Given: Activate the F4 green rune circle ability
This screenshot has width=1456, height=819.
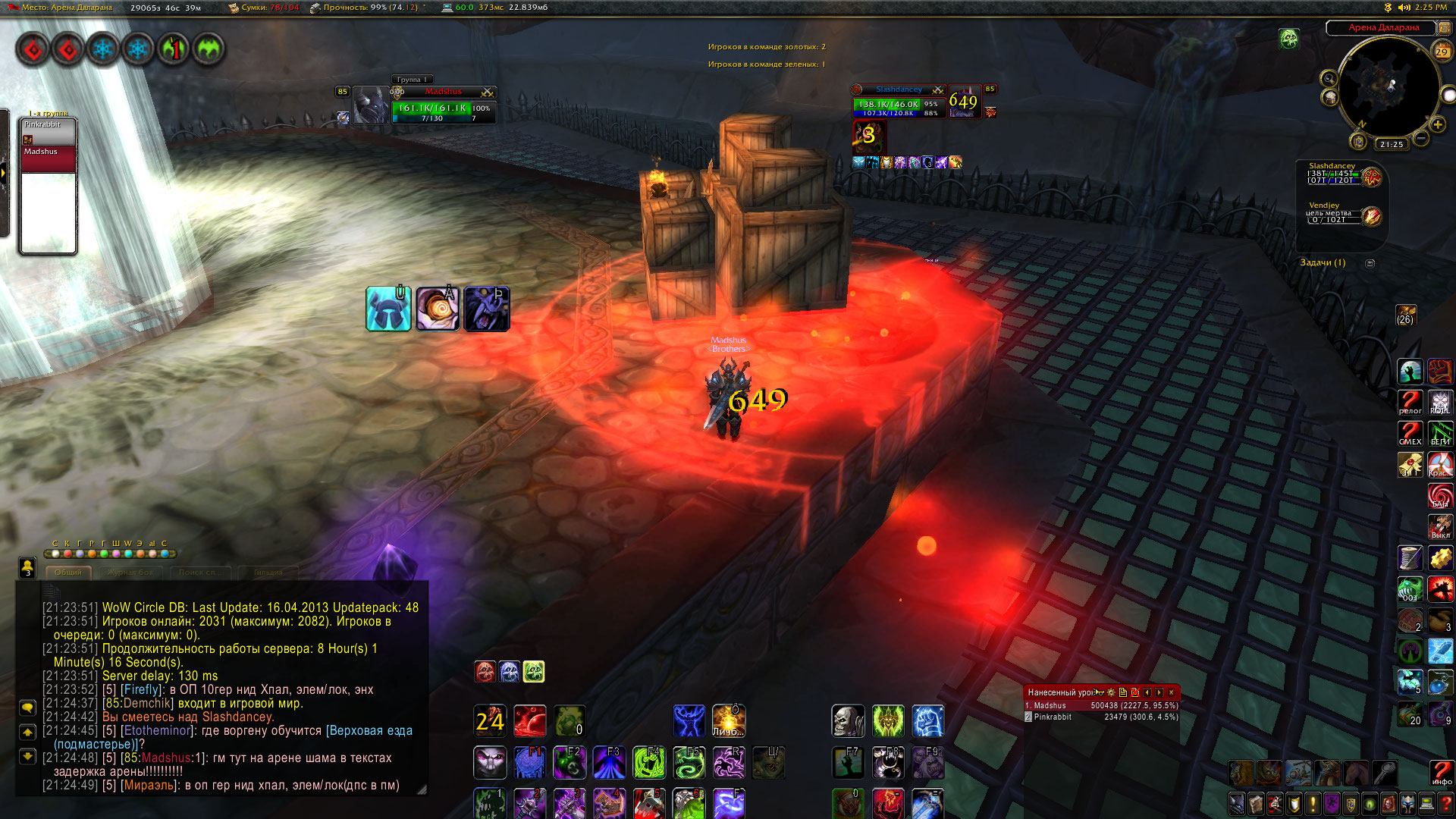Looking at the screenshot, I should (648, 762).
